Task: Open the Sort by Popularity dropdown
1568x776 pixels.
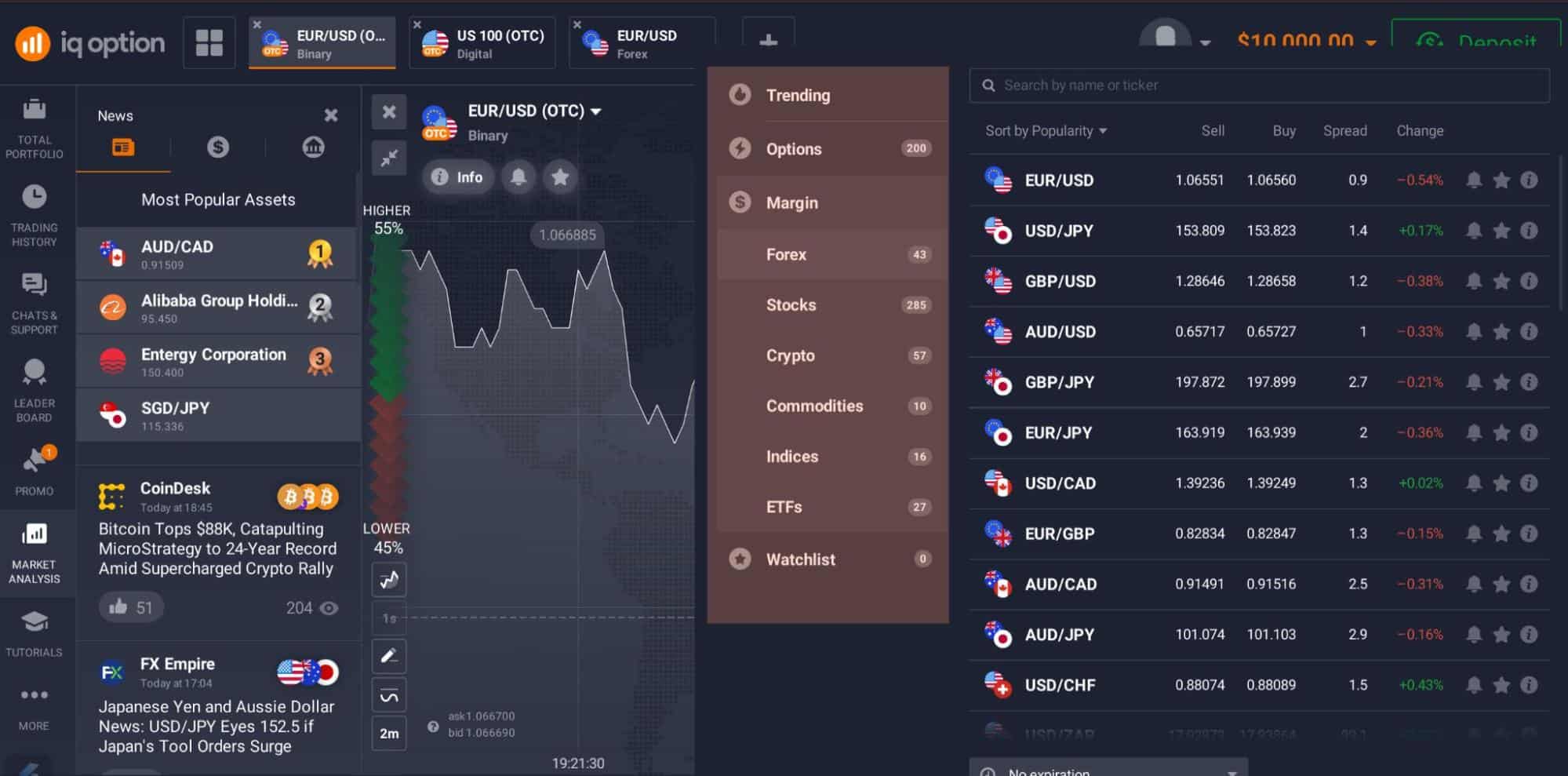Action: click(x=1046, y=130)
